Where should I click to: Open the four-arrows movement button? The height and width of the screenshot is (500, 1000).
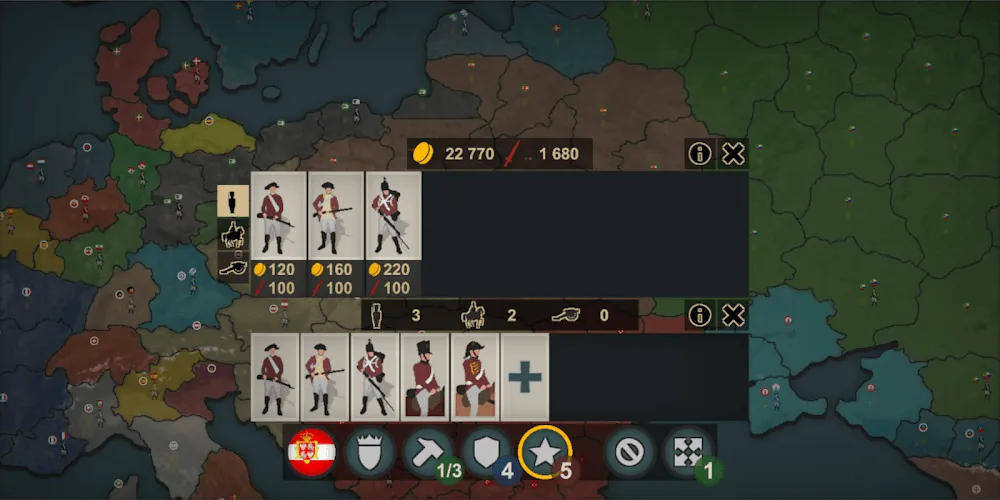tap(689, 453)
